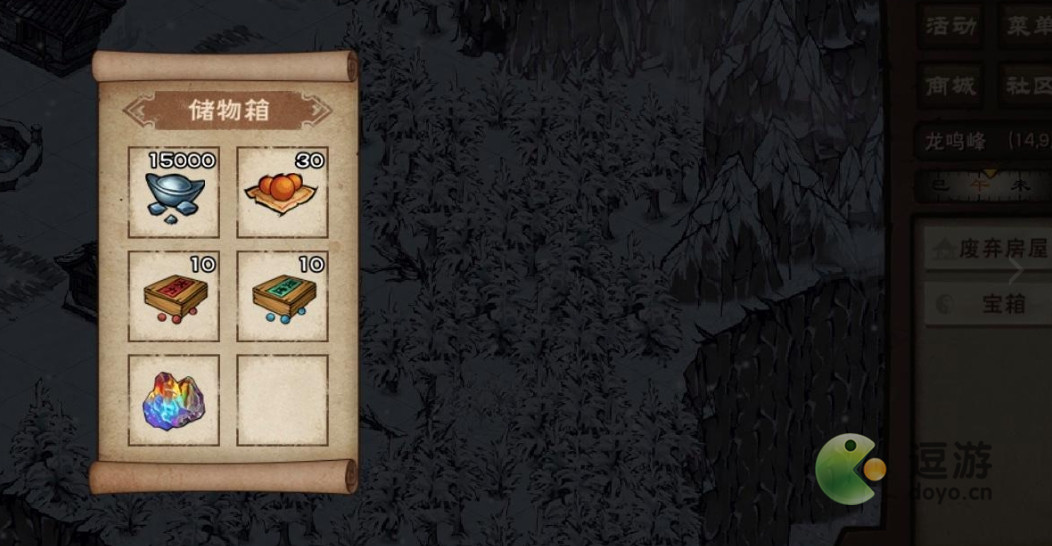Select the 废弃房屋 location entry
Viewport: 1052px width, 546px height.
[985, 249]
